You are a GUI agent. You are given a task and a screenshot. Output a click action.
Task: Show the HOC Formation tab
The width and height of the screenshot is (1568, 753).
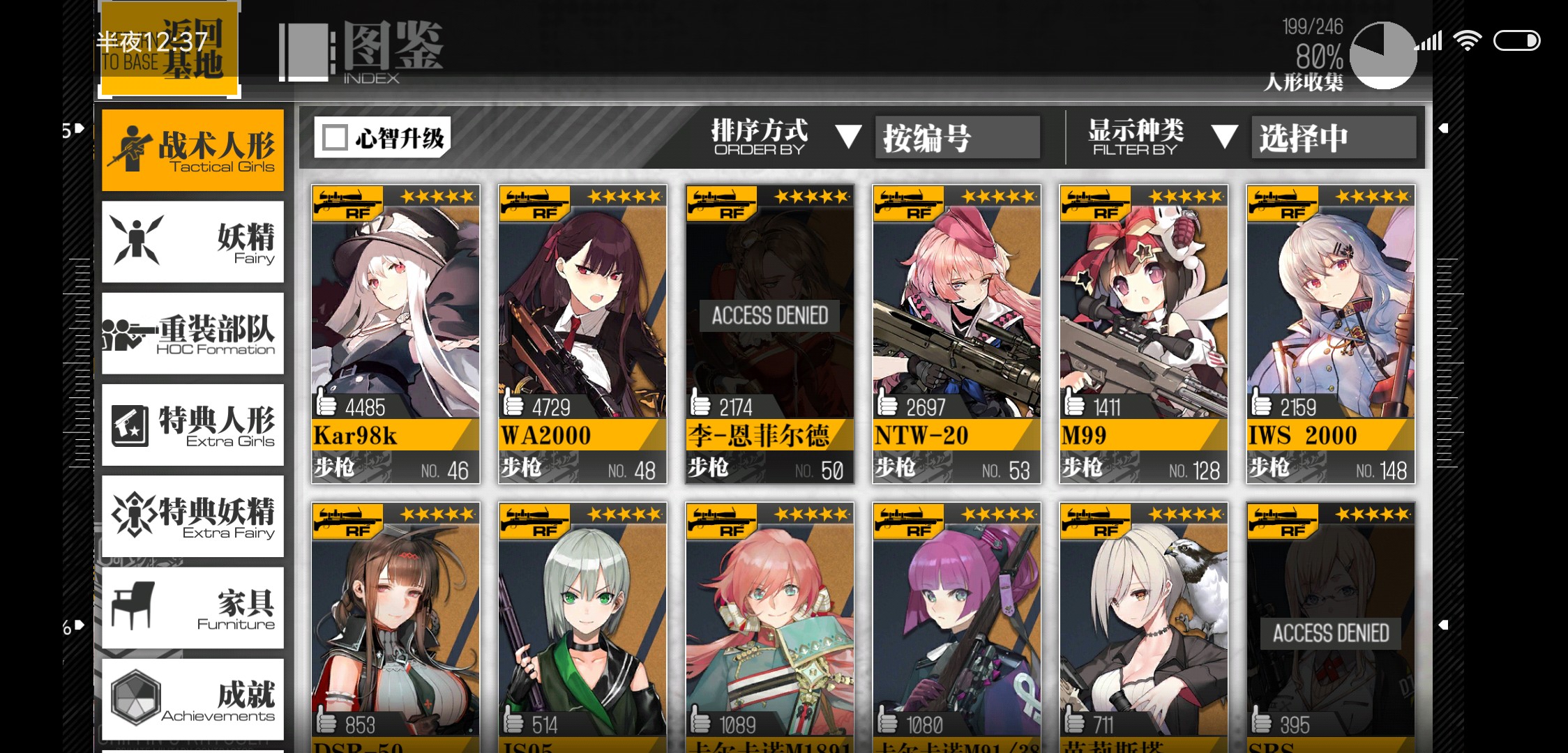coord(193,333)
